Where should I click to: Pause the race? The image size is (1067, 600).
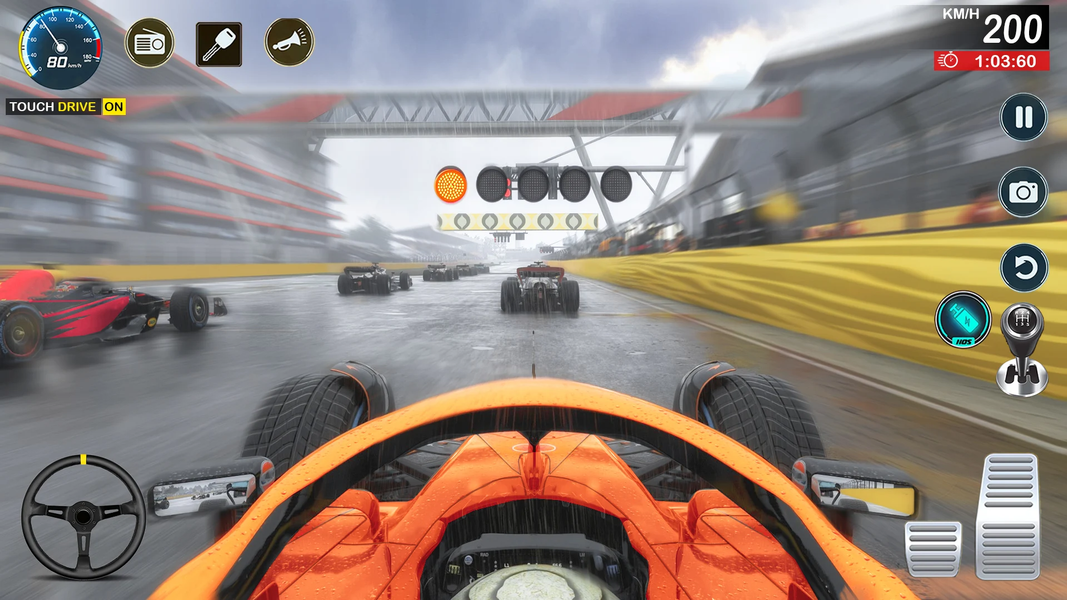coord(1023,117)
